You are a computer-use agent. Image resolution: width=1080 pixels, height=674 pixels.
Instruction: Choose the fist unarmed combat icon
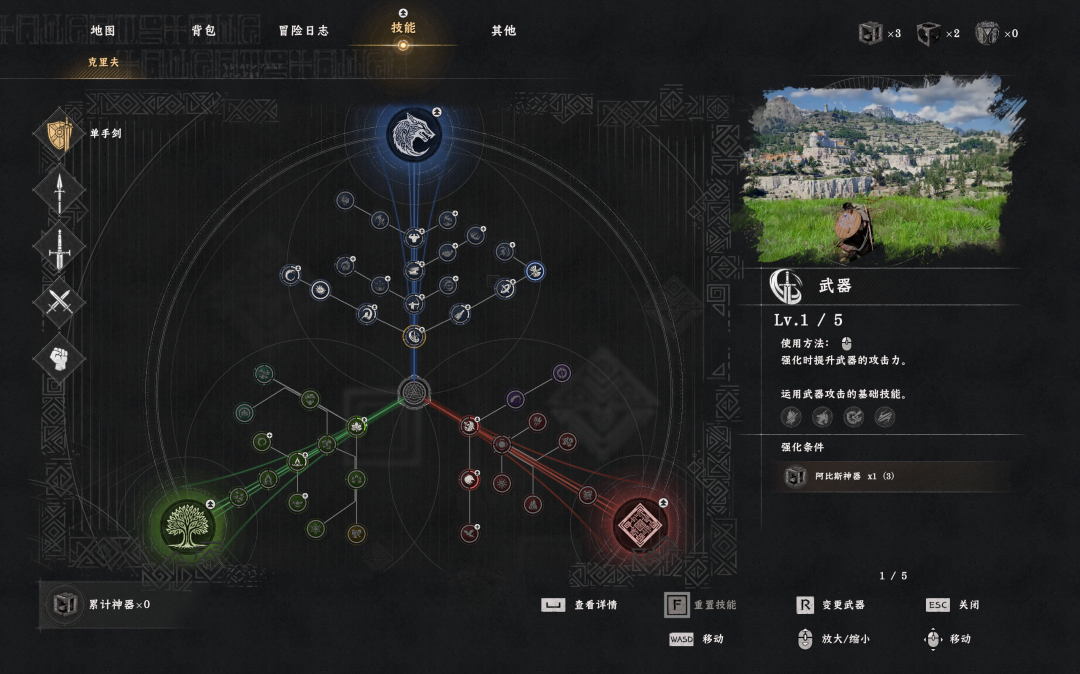click(x=60, y=358)
